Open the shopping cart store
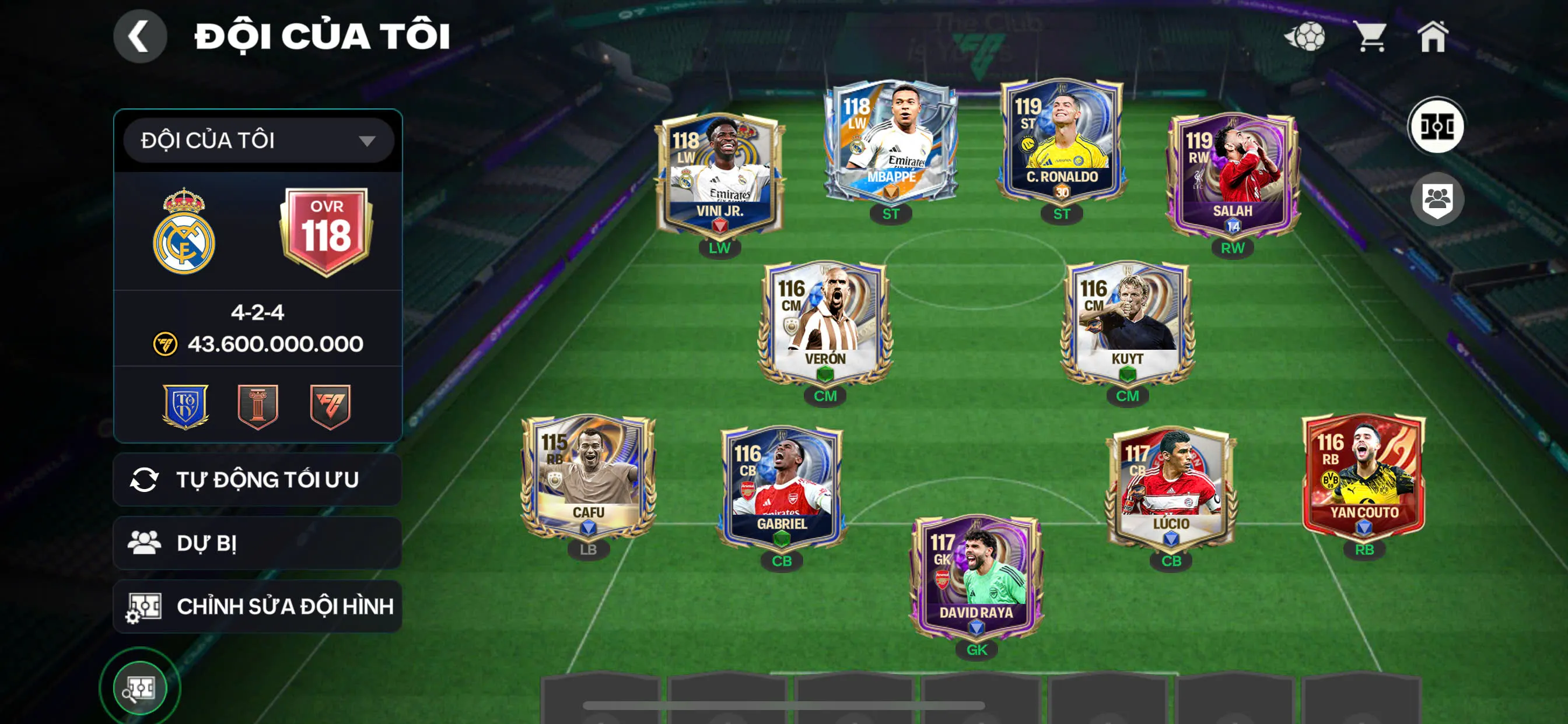 (x=1371, y=37)
